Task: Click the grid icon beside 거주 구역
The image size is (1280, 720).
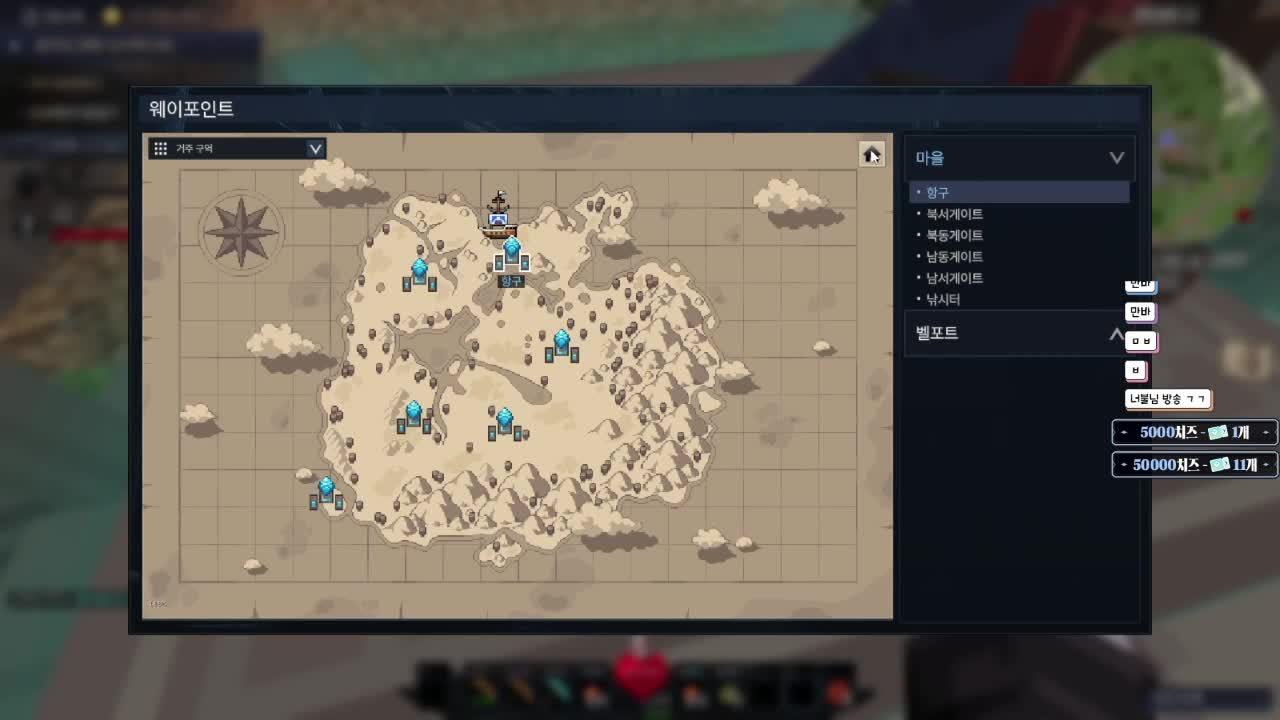Action: click(160, 148)
